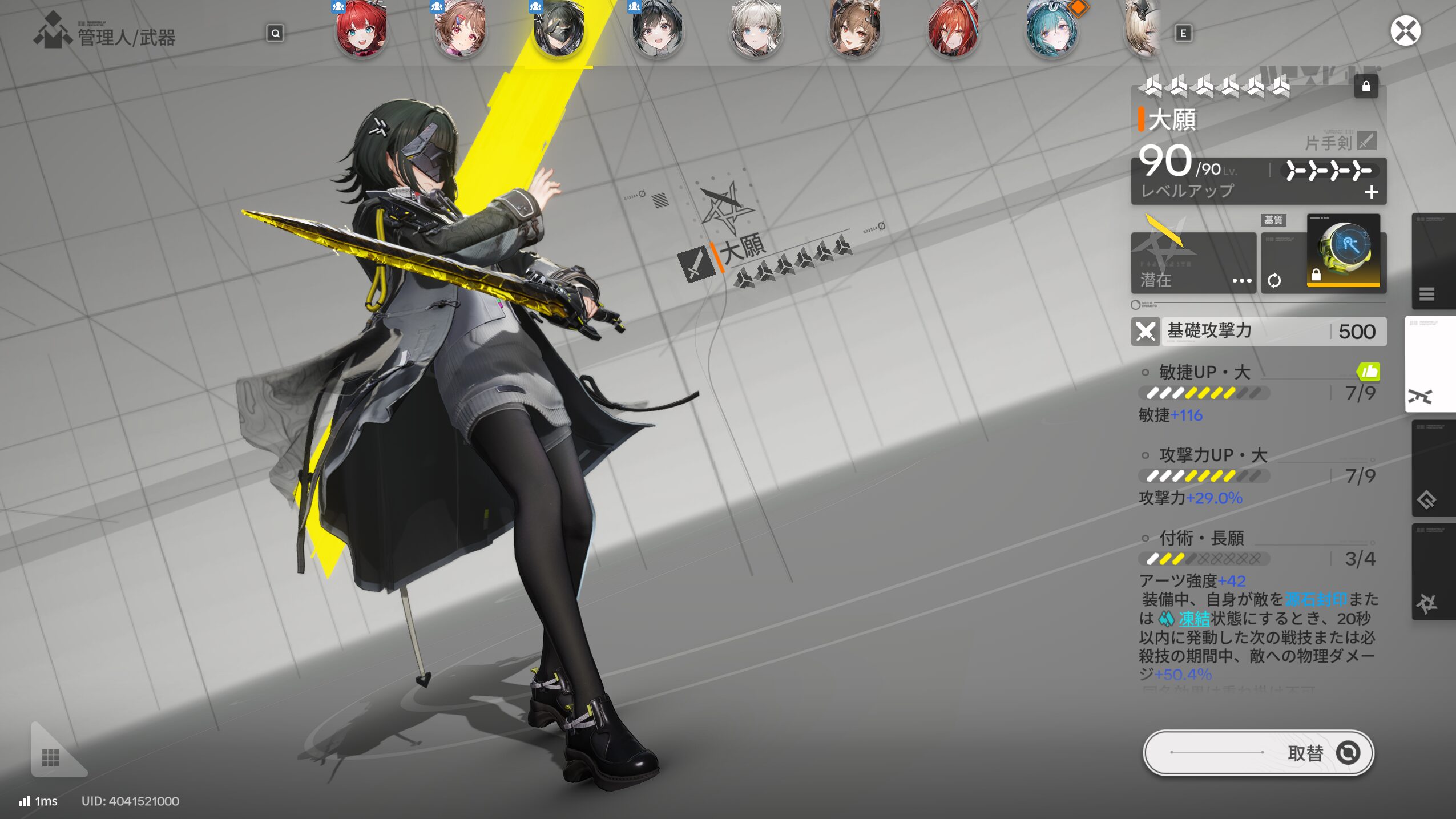
Task: Click the essence swap arrows icon
Action: click(x=1274, y=280)
